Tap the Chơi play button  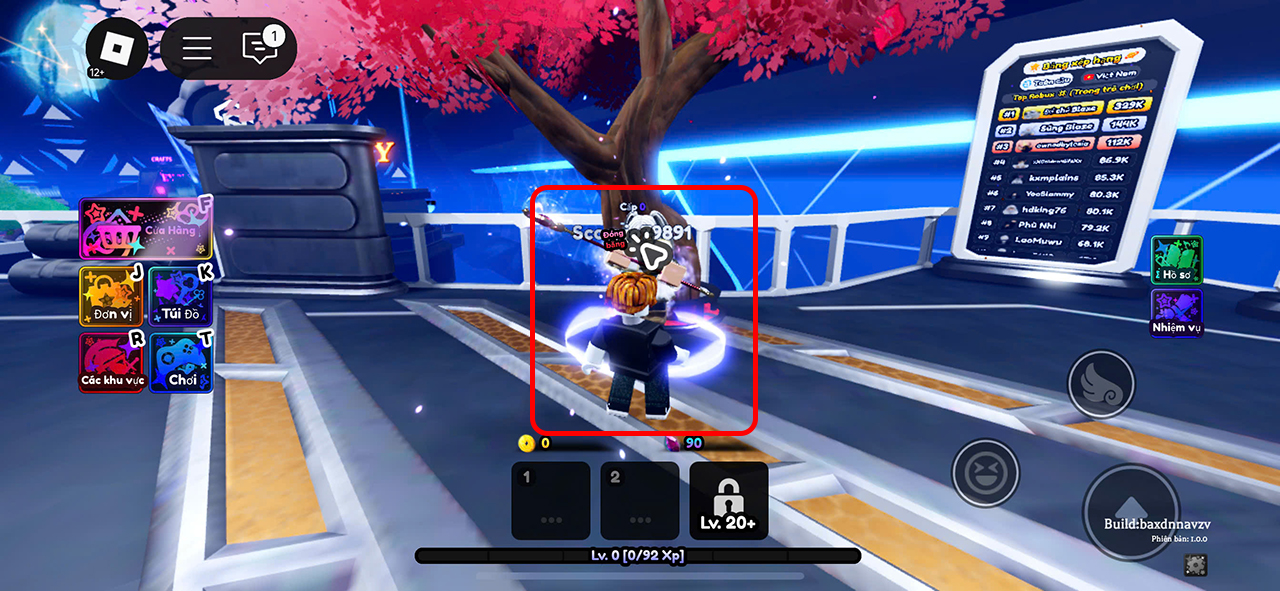181,362
